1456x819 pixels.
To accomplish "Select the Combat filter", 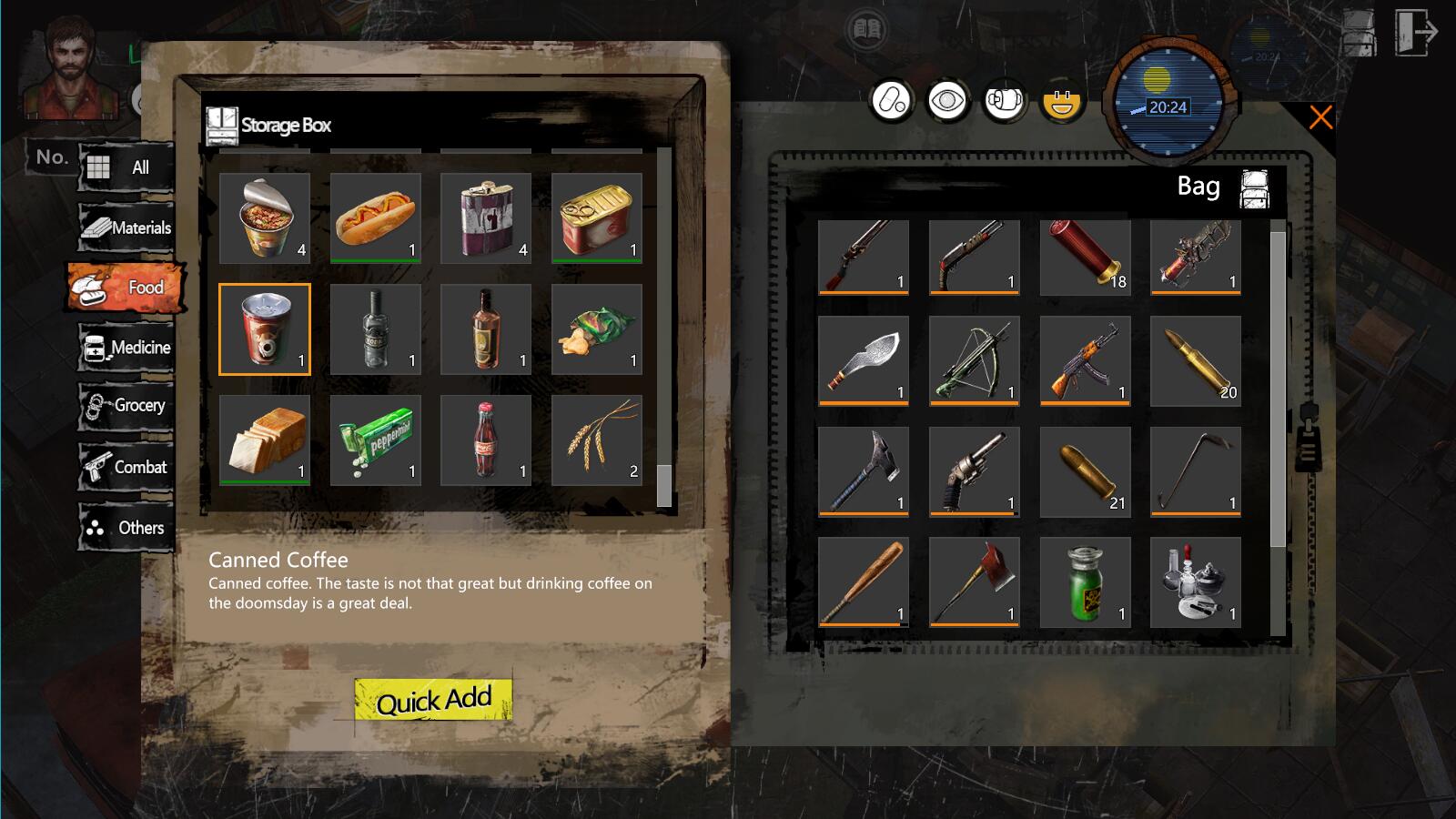I will click(x=126, y=468).
